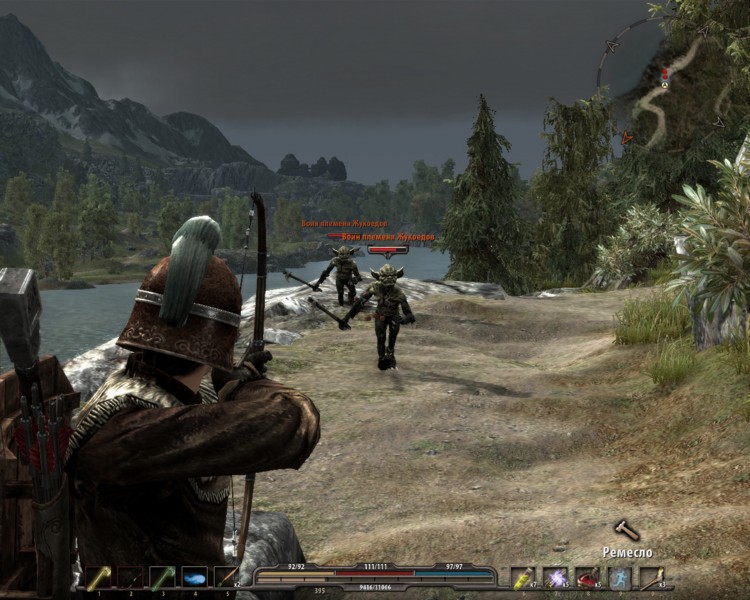Select the yellow staff in hotbar slot 1
The image size is (750, 600).
pyautogui.click(x=98, y=577)
